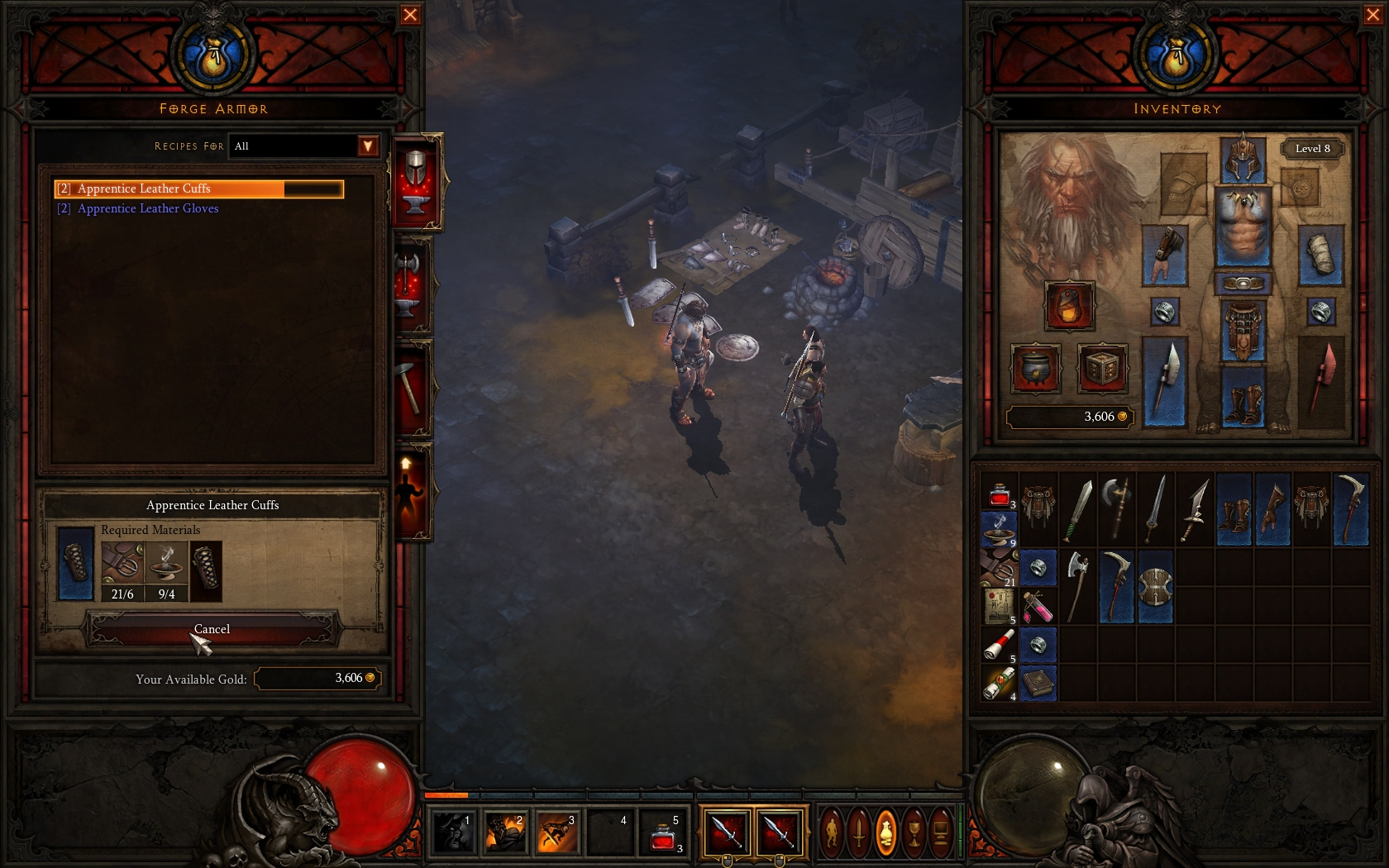Activate the skill in hotbar slot 3
The height and width of the screenshot is (868, 1389).
tap(556, 832)
